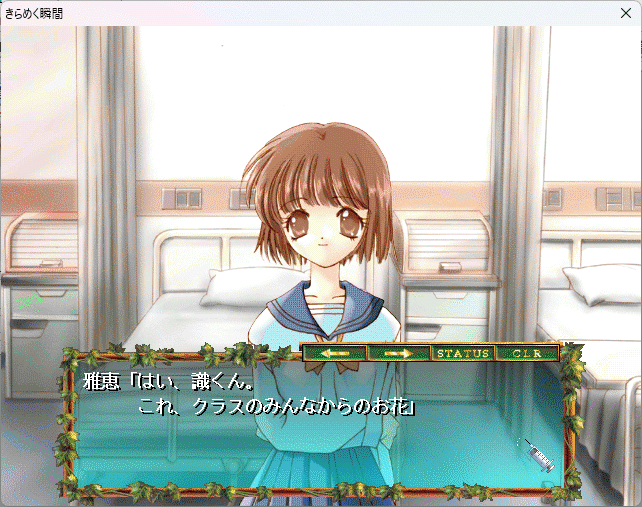Click the left arrow button
Image resolution: width=642 pixels, height=507 pixels.
(x=334, y=353)
